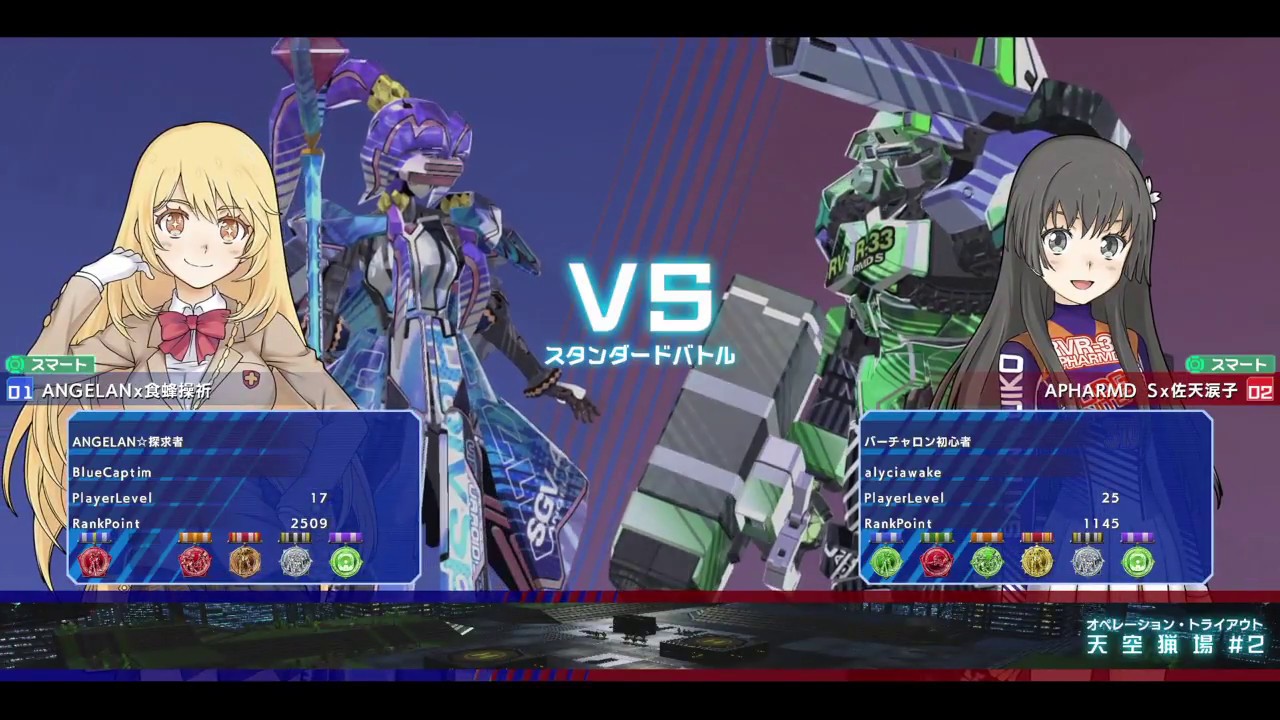The width and height of the screenshot is (1280, 720).
Task: Click the first green medal under APHARMD's RankPoint
Action: [x=885, y=562]
